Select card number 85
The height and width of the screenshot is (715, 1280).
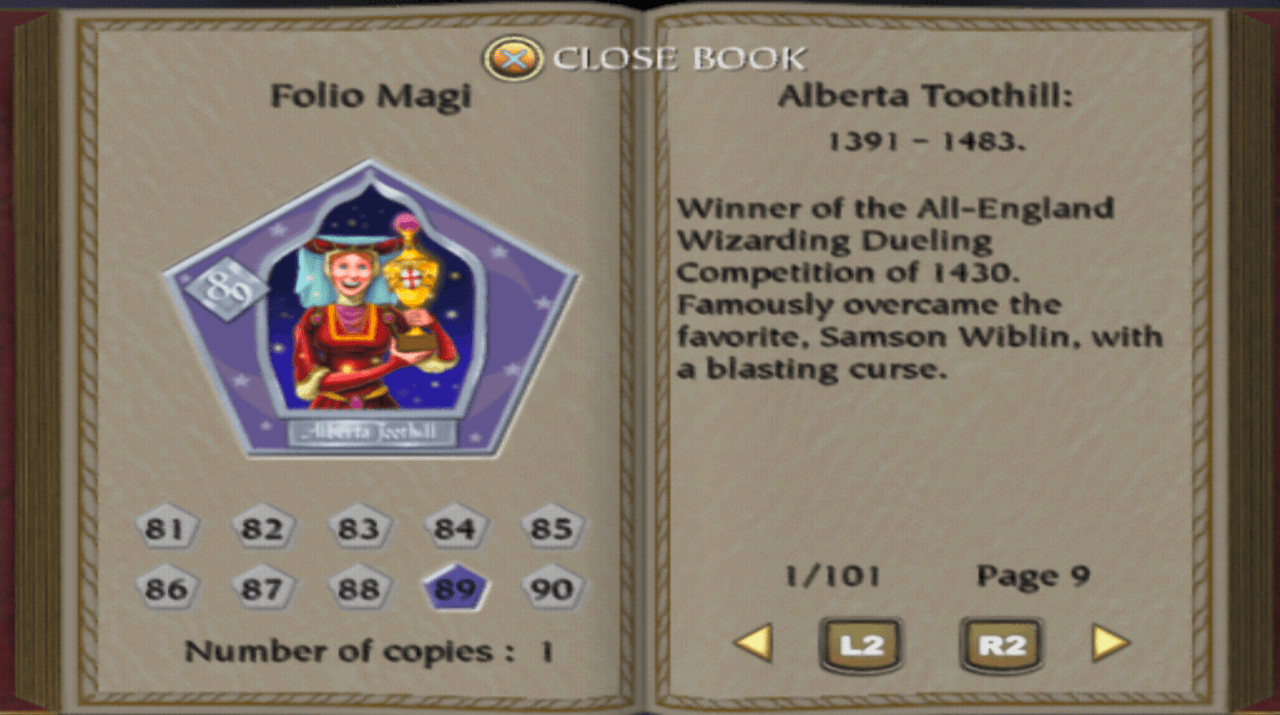tap(551, 528)
